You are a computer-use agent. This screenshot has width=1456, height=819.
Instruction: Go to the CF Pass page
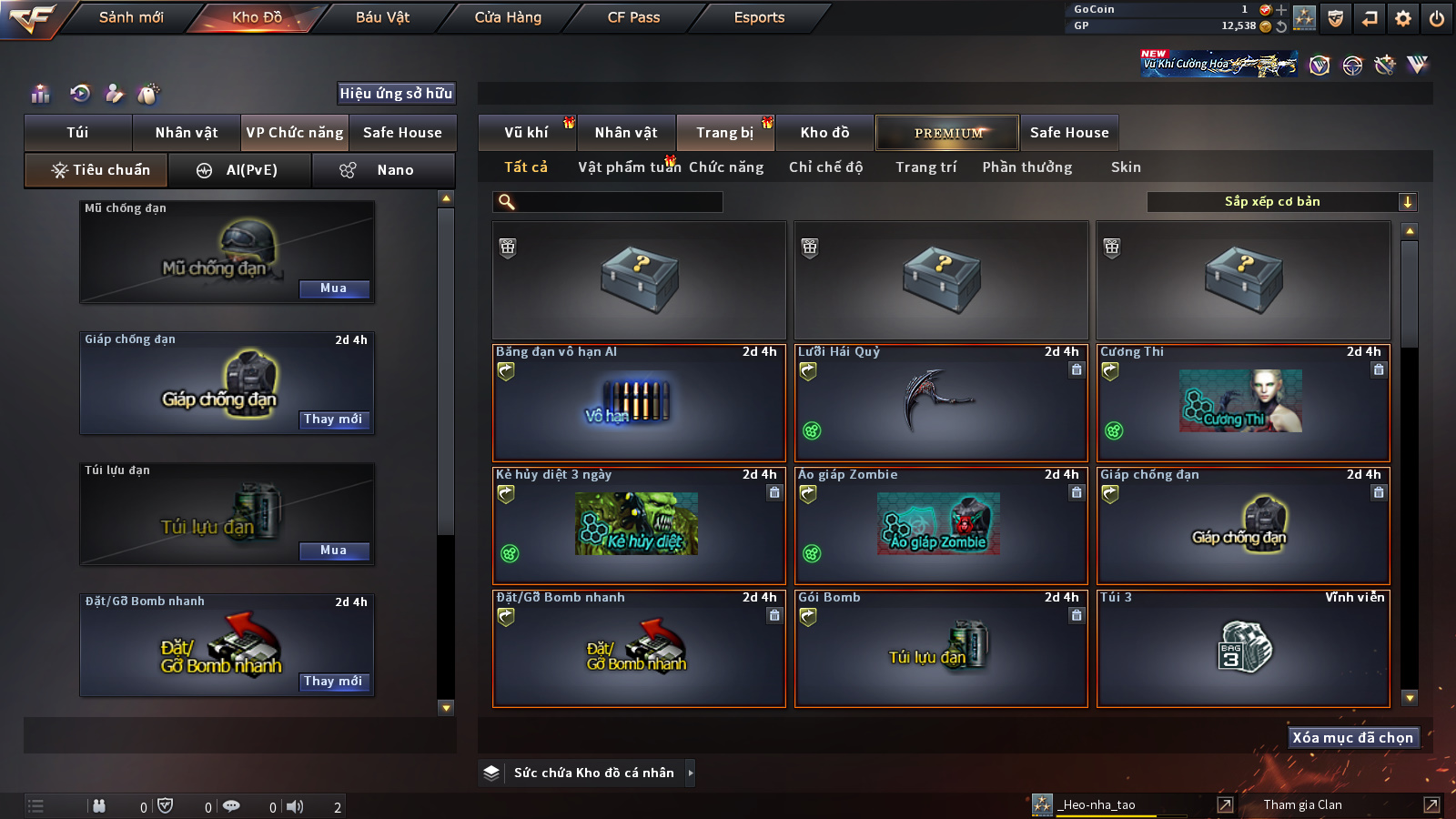coord(633,17)
